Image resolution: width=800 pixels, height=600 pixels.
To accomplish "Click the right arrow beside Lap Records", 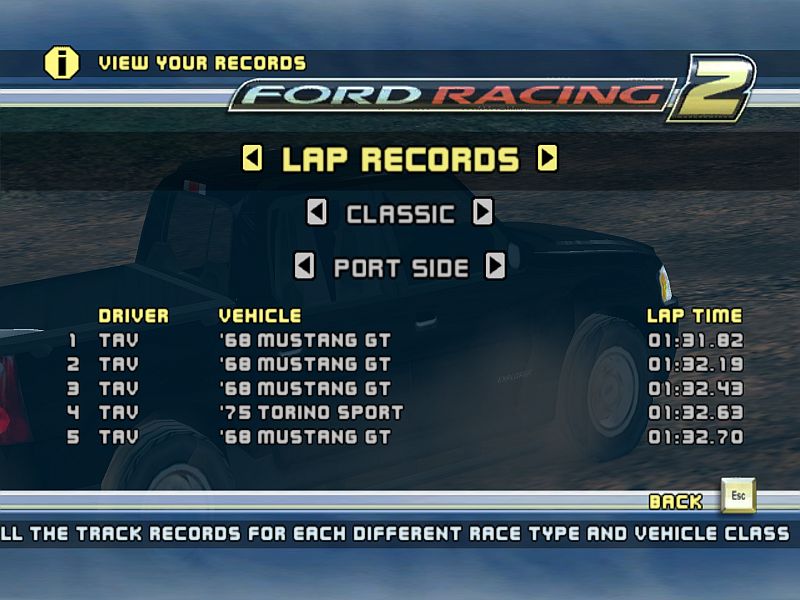I will click(547, 158).
